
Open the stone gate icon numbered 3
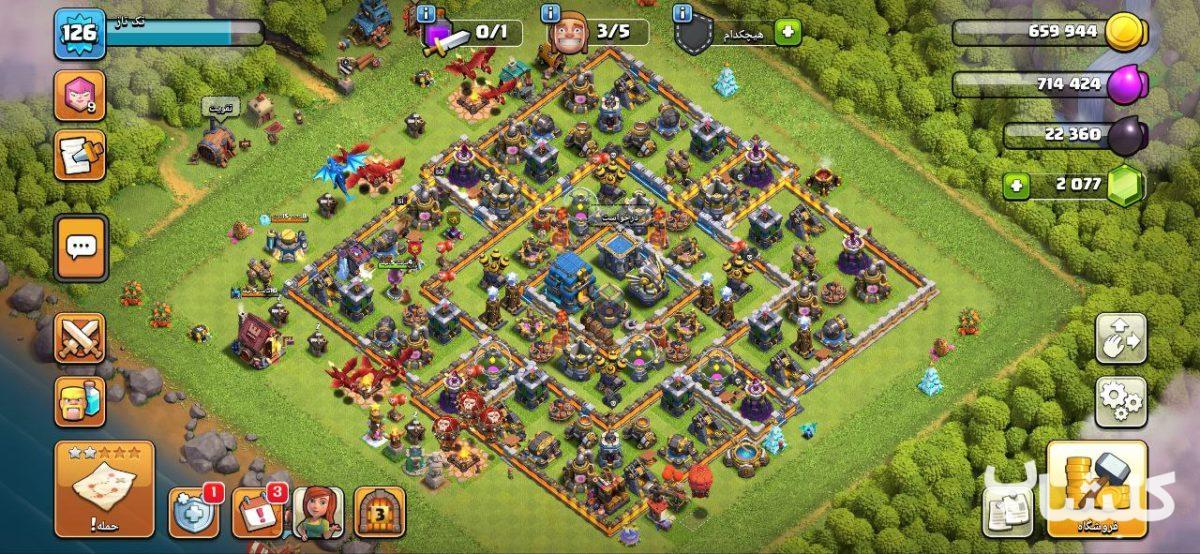coord(380,514)
